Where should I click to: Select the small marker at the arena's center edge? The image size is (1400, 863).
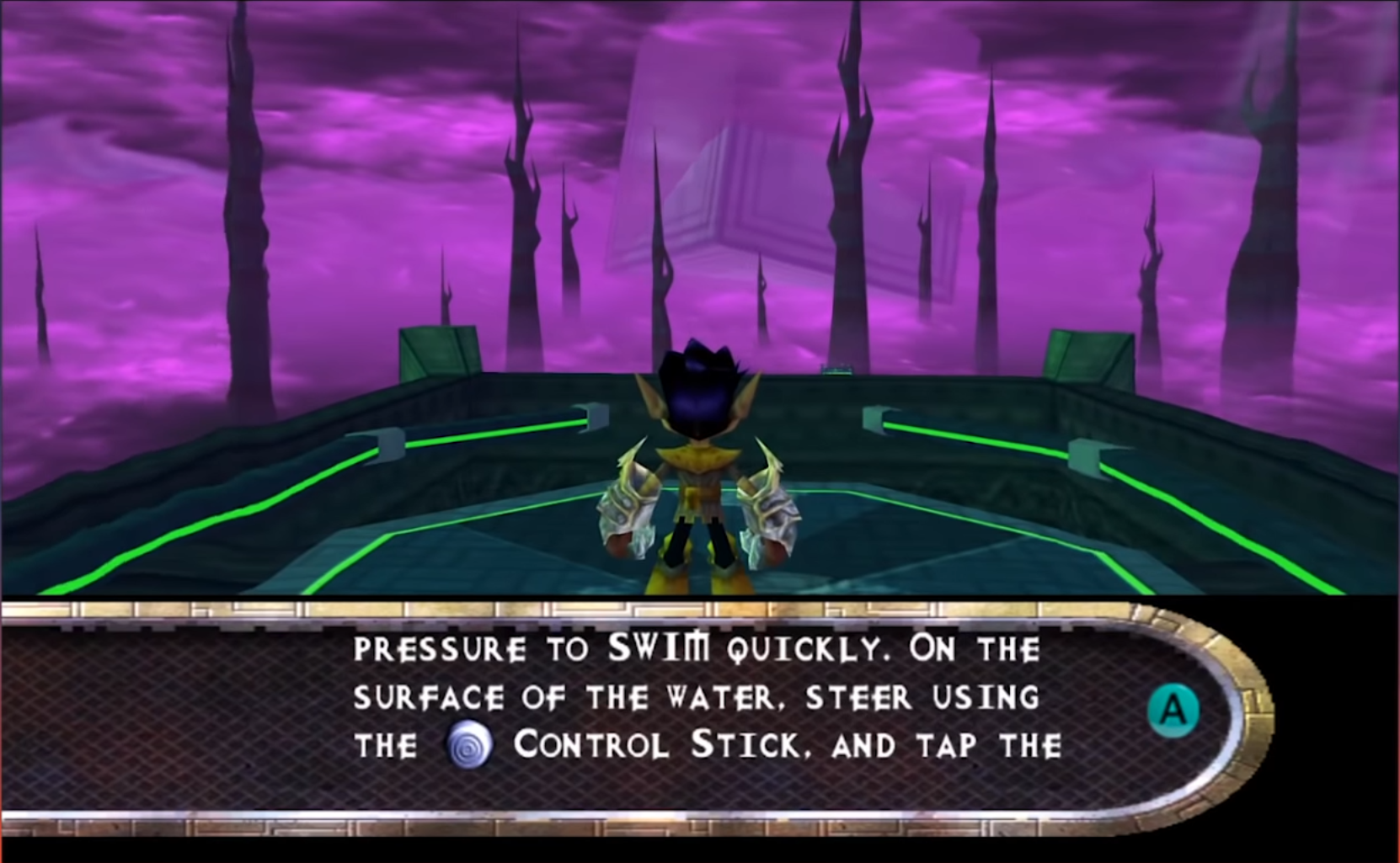coord(836,370)
